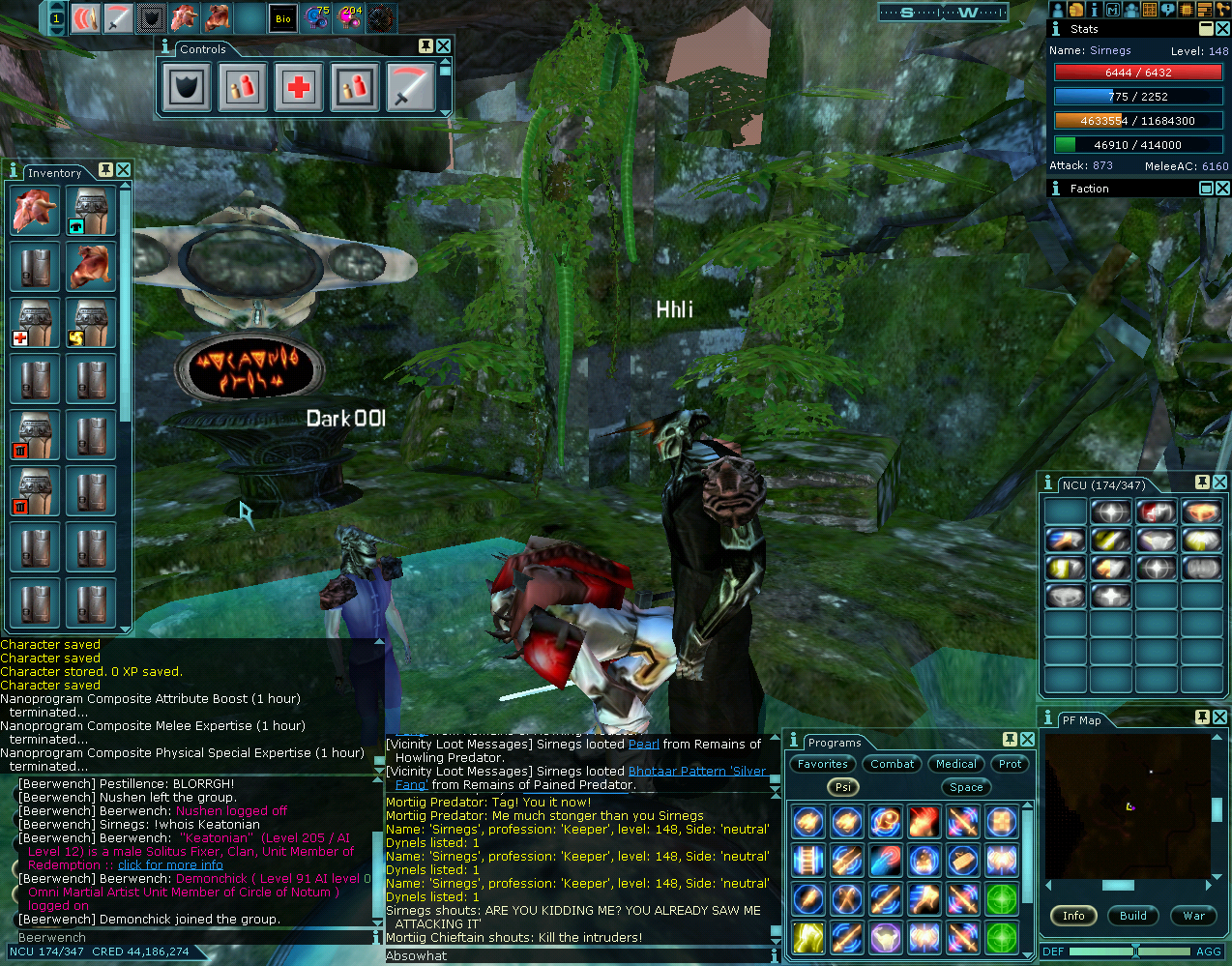
Task: Close the NCU window
Action: 1219,483
